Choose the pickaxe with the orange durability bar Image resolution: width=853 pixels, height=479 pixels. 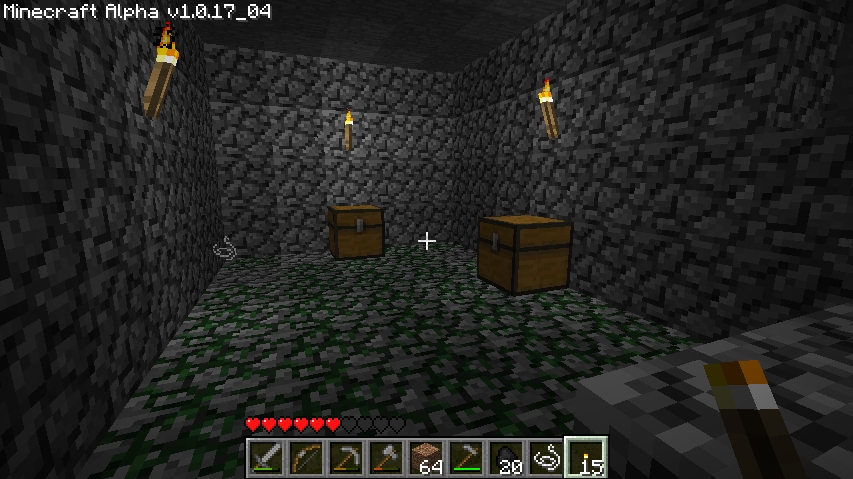coord(345,458)
